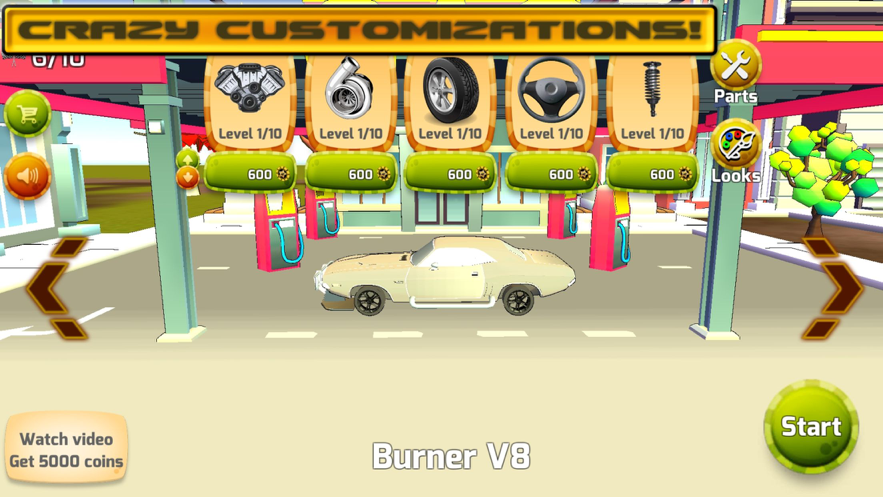Viewport: 883px width, 497px height.
Task: Buy suspension shock upgrade for 600
Action: tap(652, 174)
